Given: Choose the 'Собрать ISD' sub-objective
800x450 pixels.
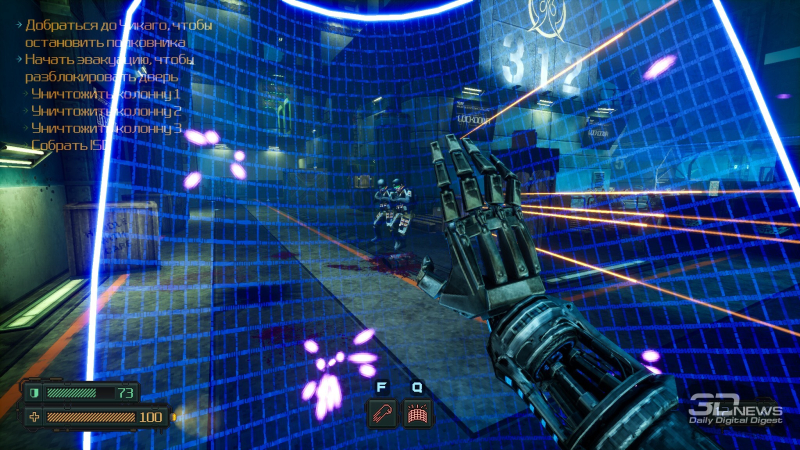Looking at the screenshot, I should [68, 145].
